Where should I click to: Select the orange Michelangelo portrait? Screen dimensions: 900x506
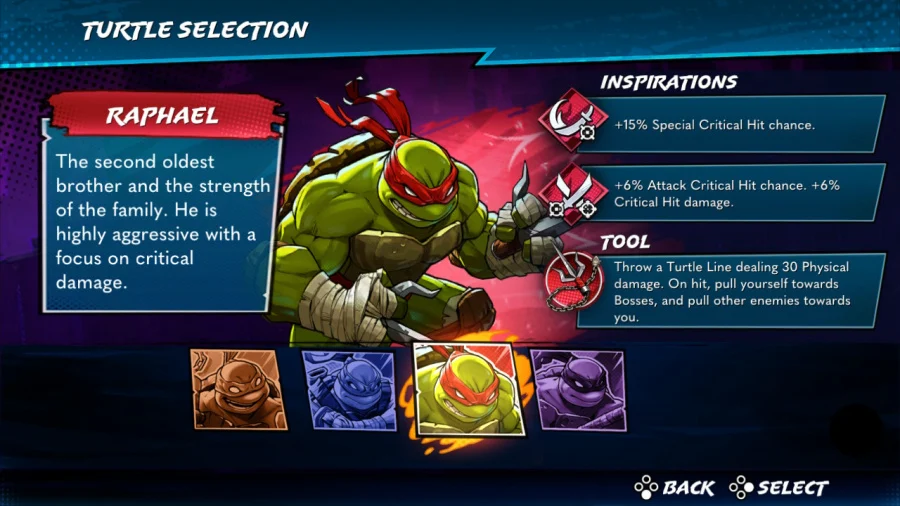(x=238, y=389)
